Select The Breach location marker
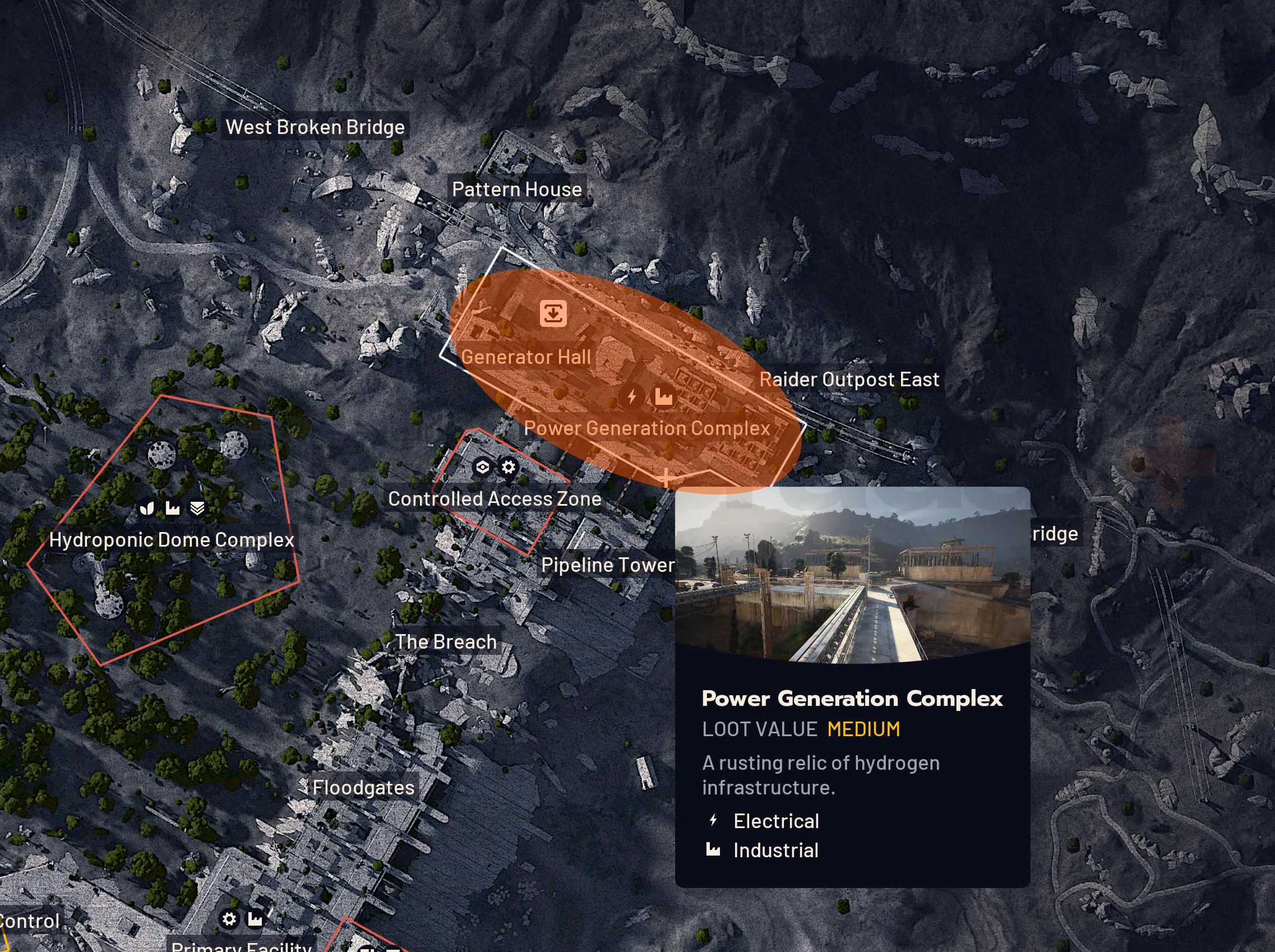The width and height of the screenshot is (1275, 952). pos(445,641)
